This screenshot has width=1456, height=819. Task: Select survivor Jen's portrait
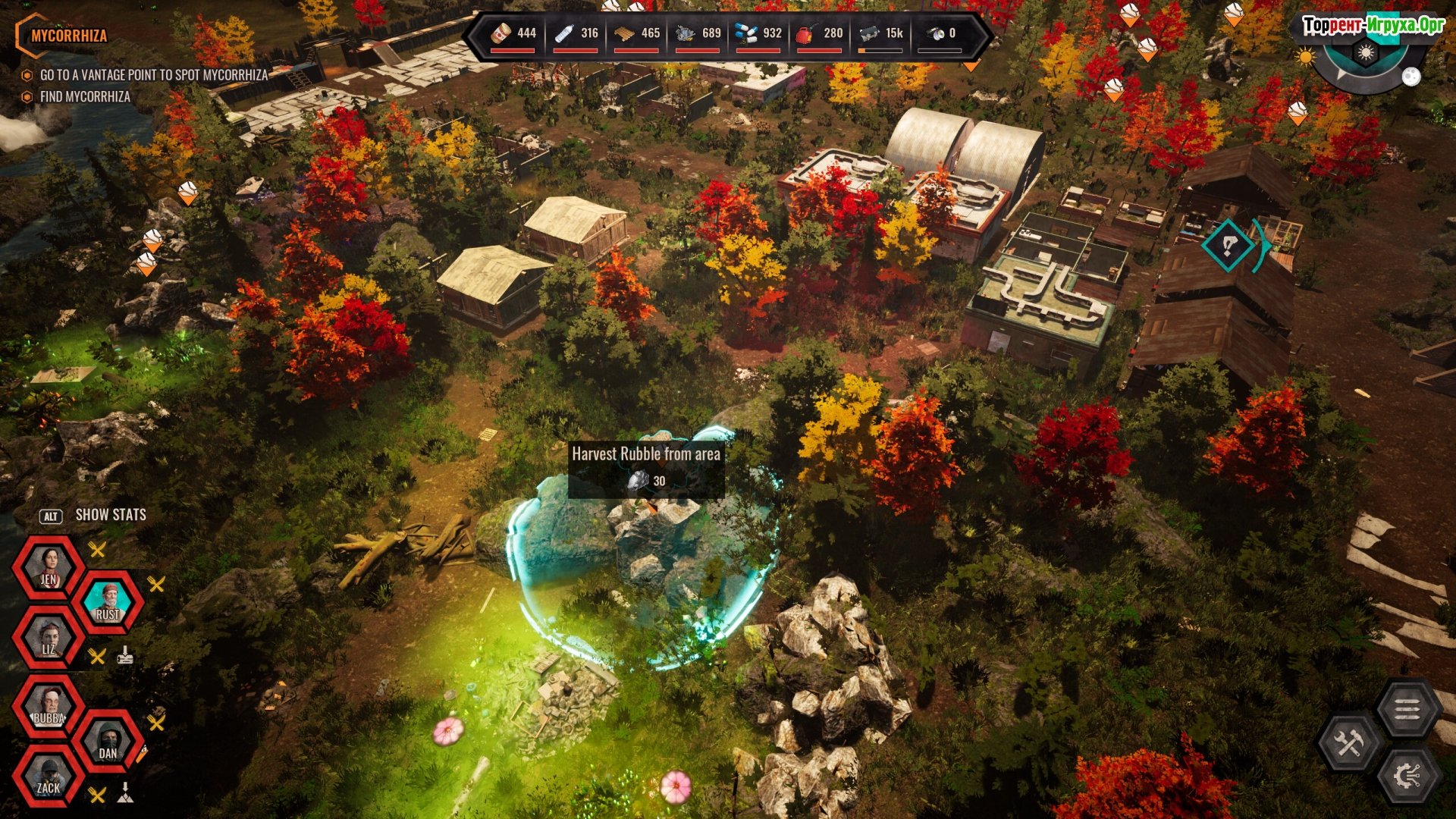[49, 569]
